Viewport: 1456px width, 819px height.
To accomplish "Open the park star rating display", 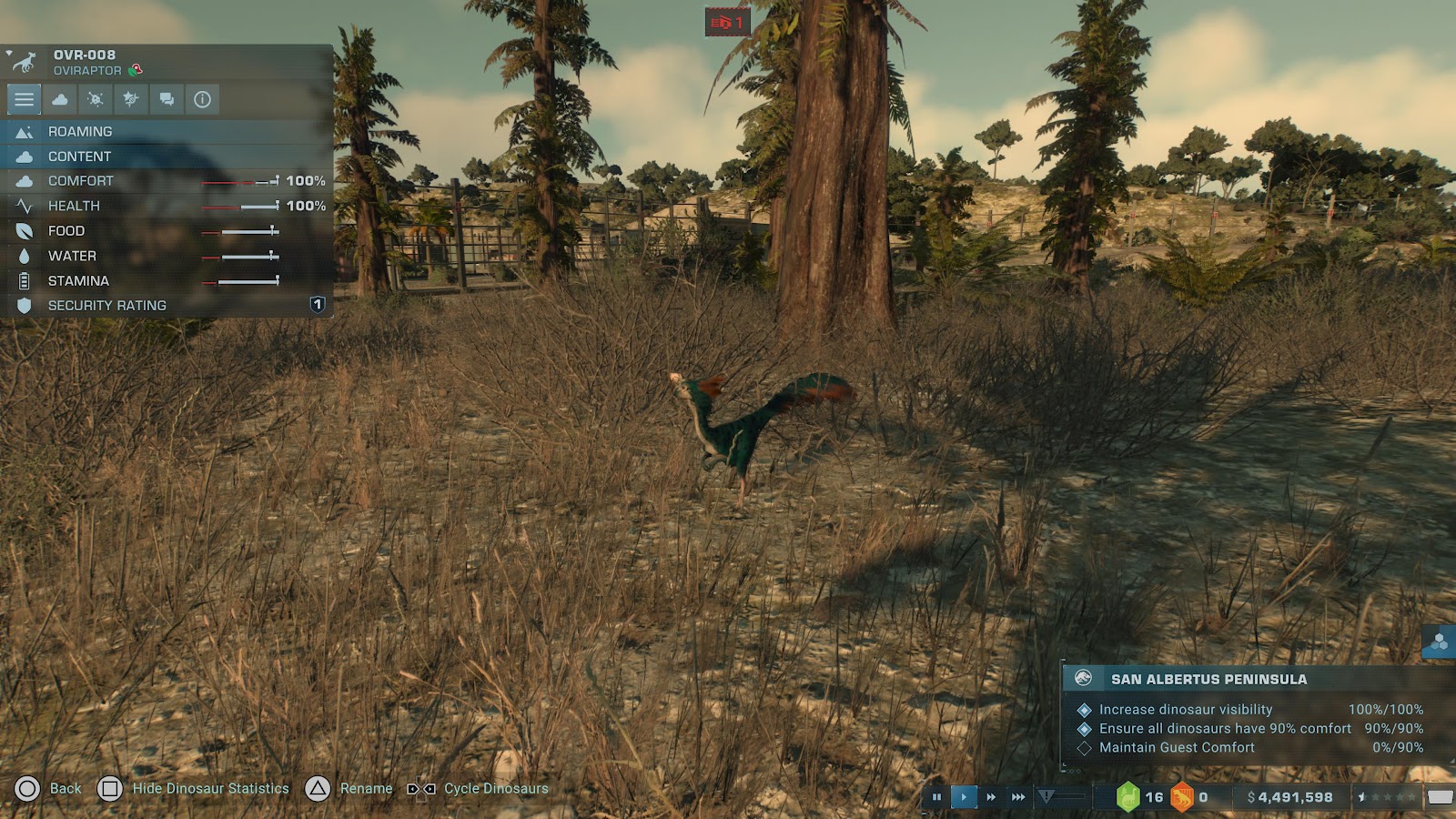I will coord(1387,797).
